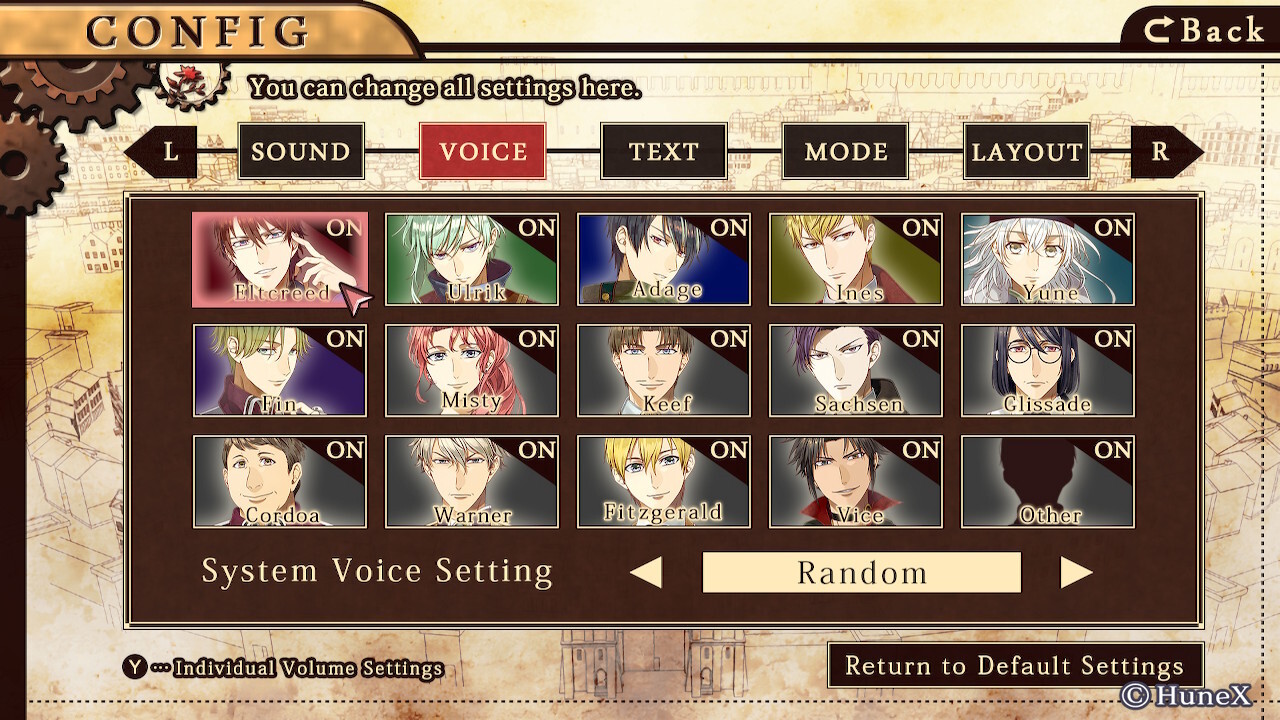Toggle the Other voices tile

click(x=1048, y=481)
